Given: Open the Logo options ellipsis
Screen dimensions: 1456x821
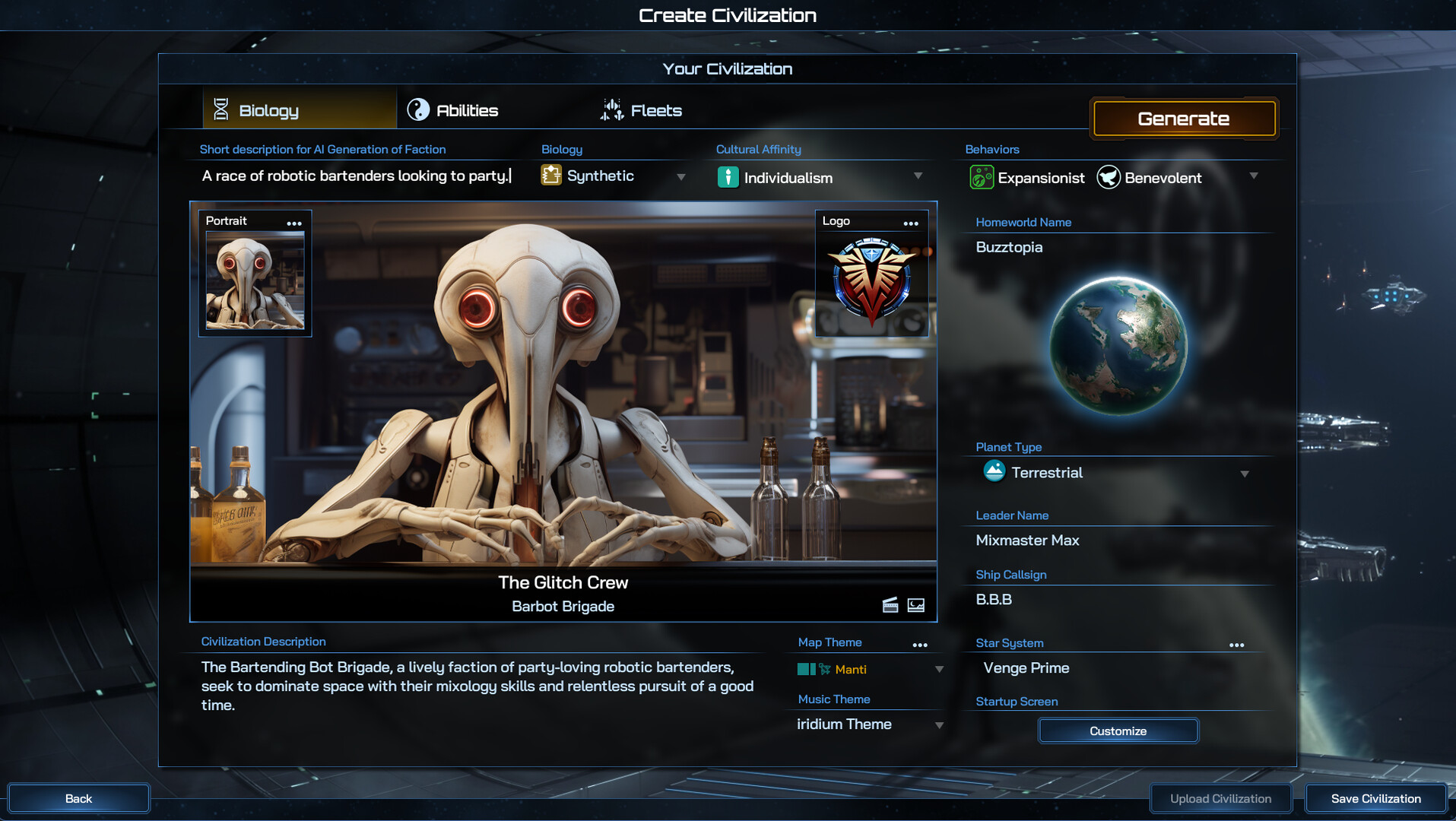Looking at the screenshot, I should pos(911,222).
